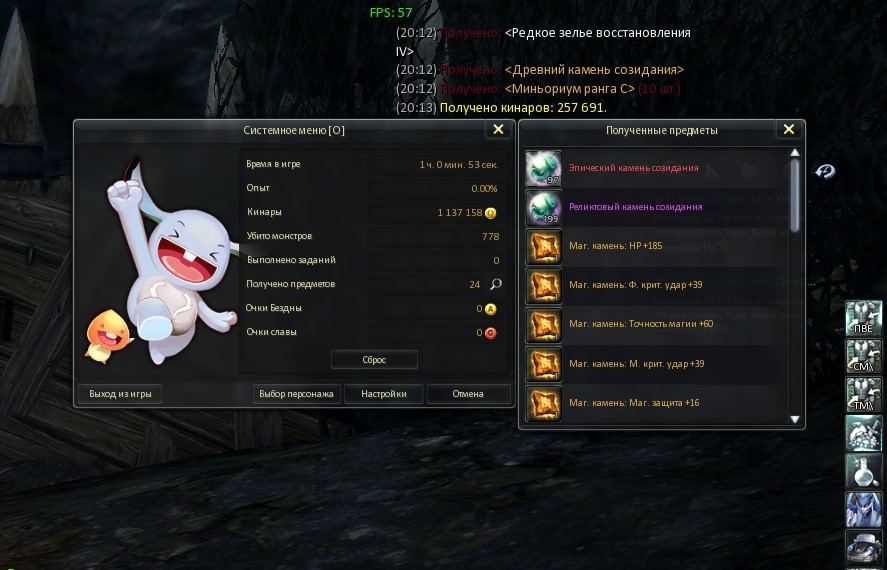The height and width of the screenshot is (570, 887).
Task: Close the Системное меню window
Action: (497, 130)
